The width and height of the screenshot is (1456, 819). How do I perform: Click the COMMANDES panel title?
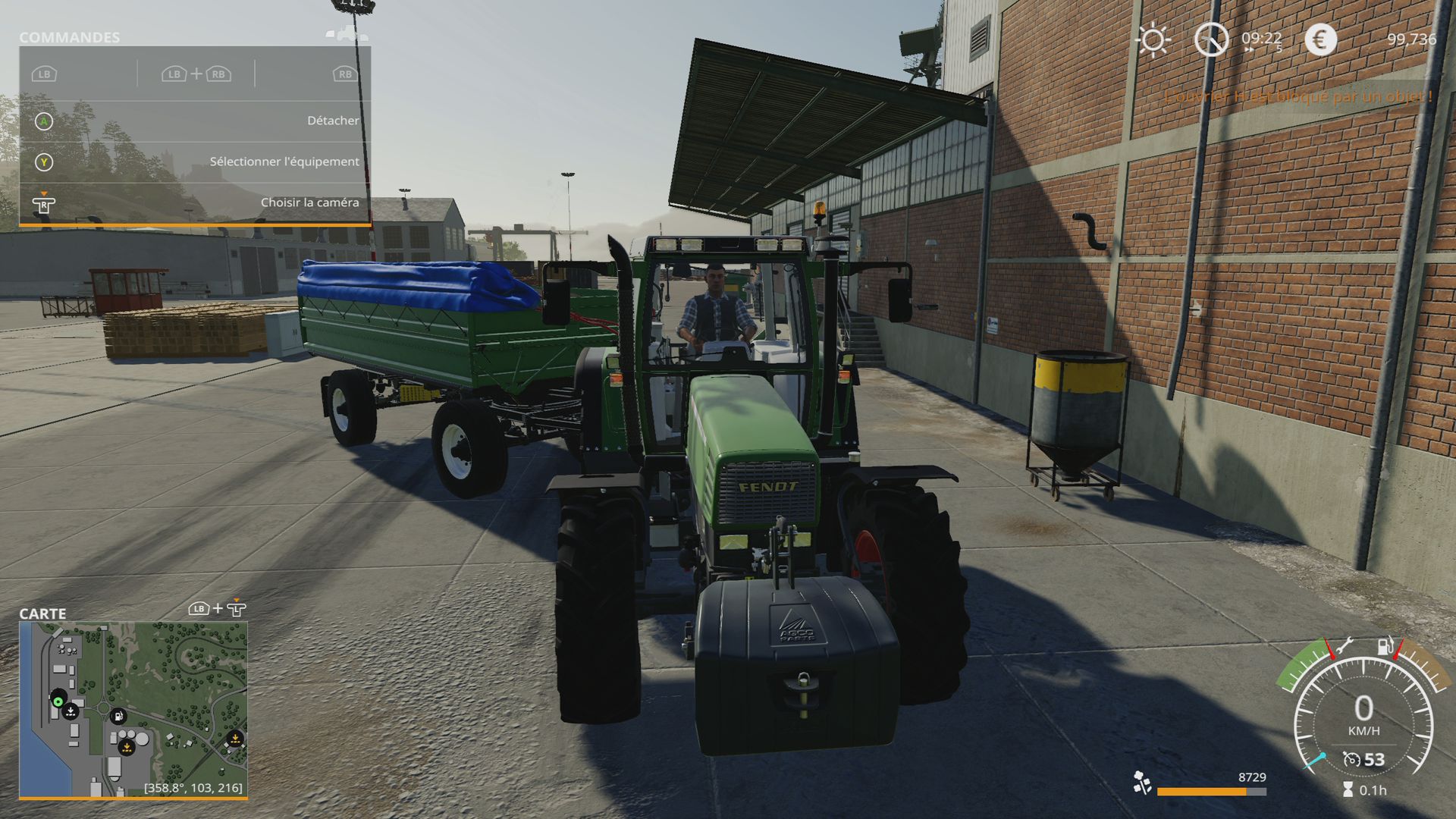[x=71, y=36]
